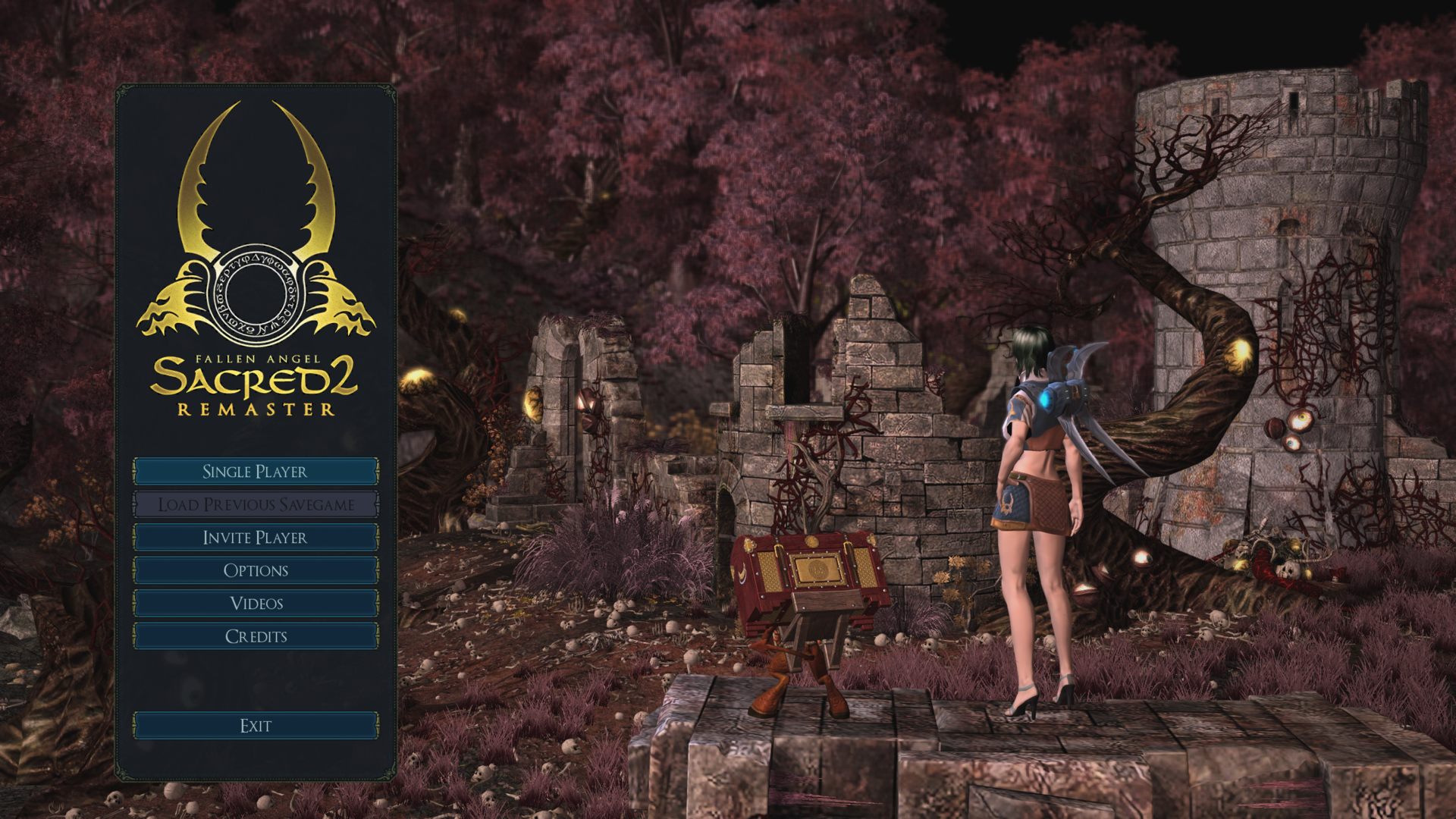Select the Invite Player entry
The width and height of the screenshot is (1456, 819).
click(x=256, y=537)
